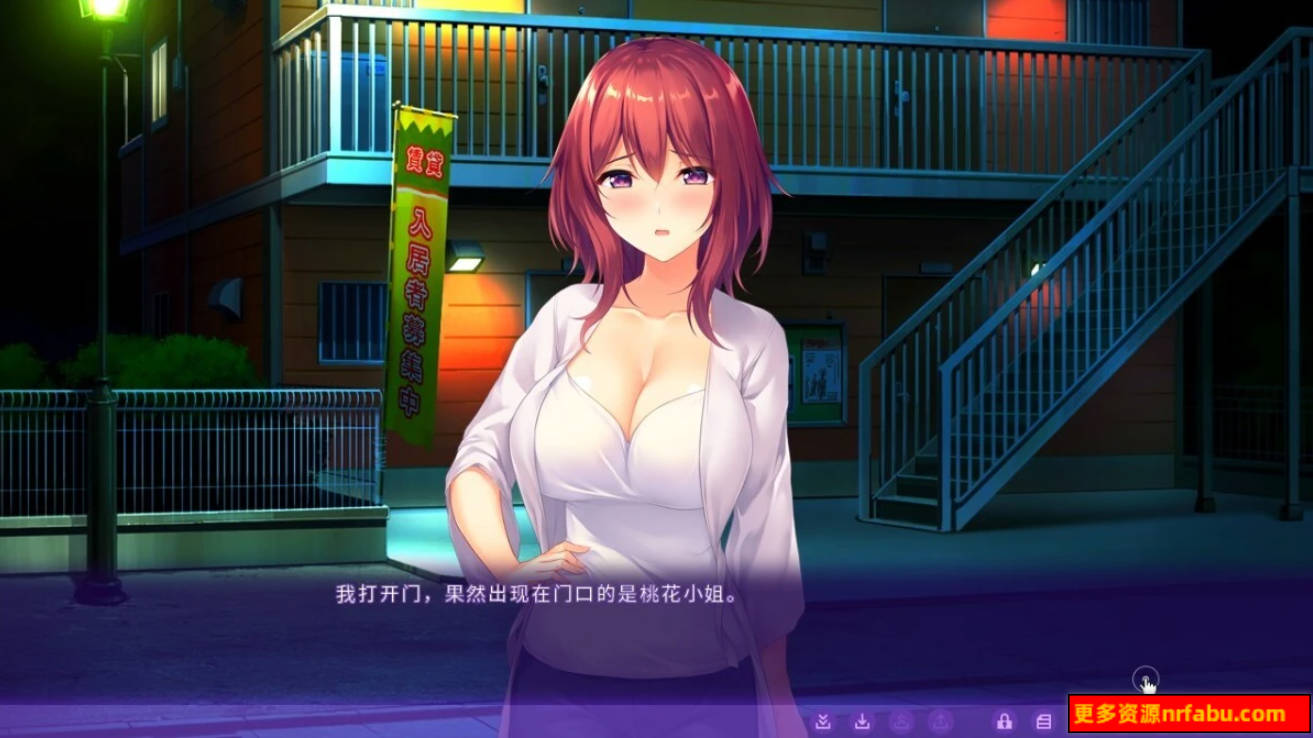Select the dimmed quick load icon
The image size is (1313, 738).
click(x=900, y=720)
